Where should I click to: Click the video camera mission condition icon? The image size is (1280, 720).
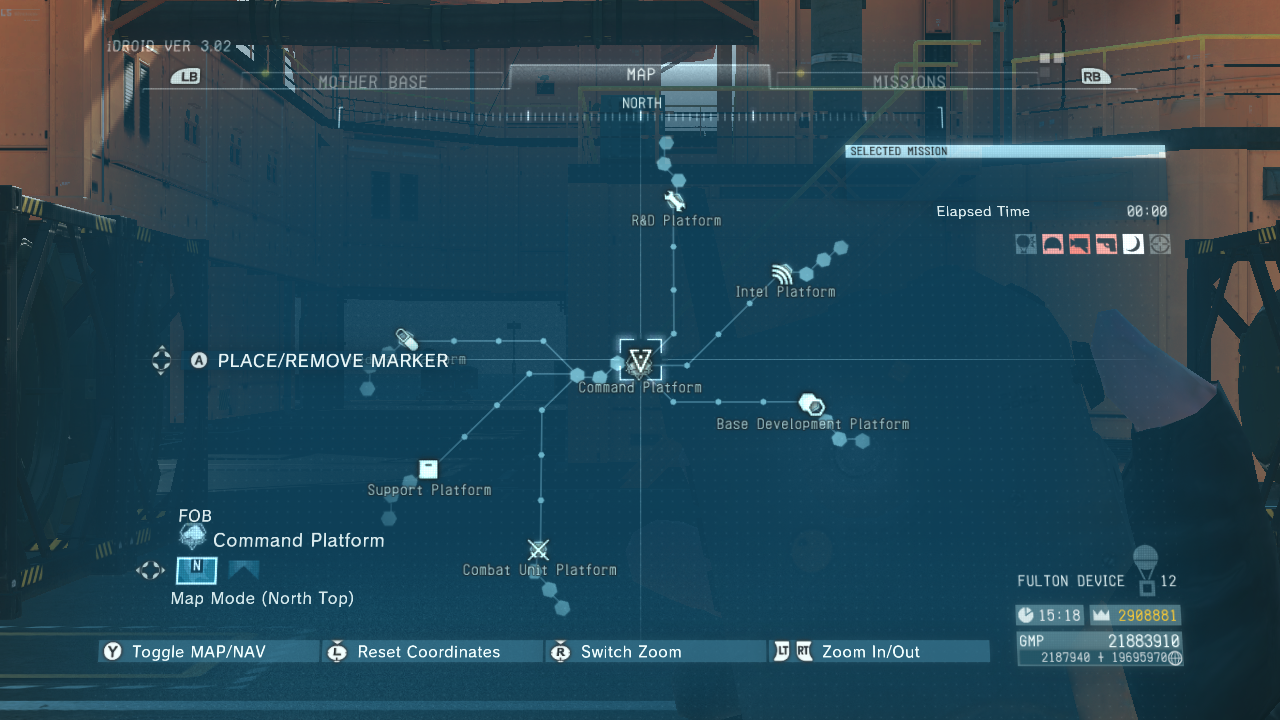pos(1080,244)
